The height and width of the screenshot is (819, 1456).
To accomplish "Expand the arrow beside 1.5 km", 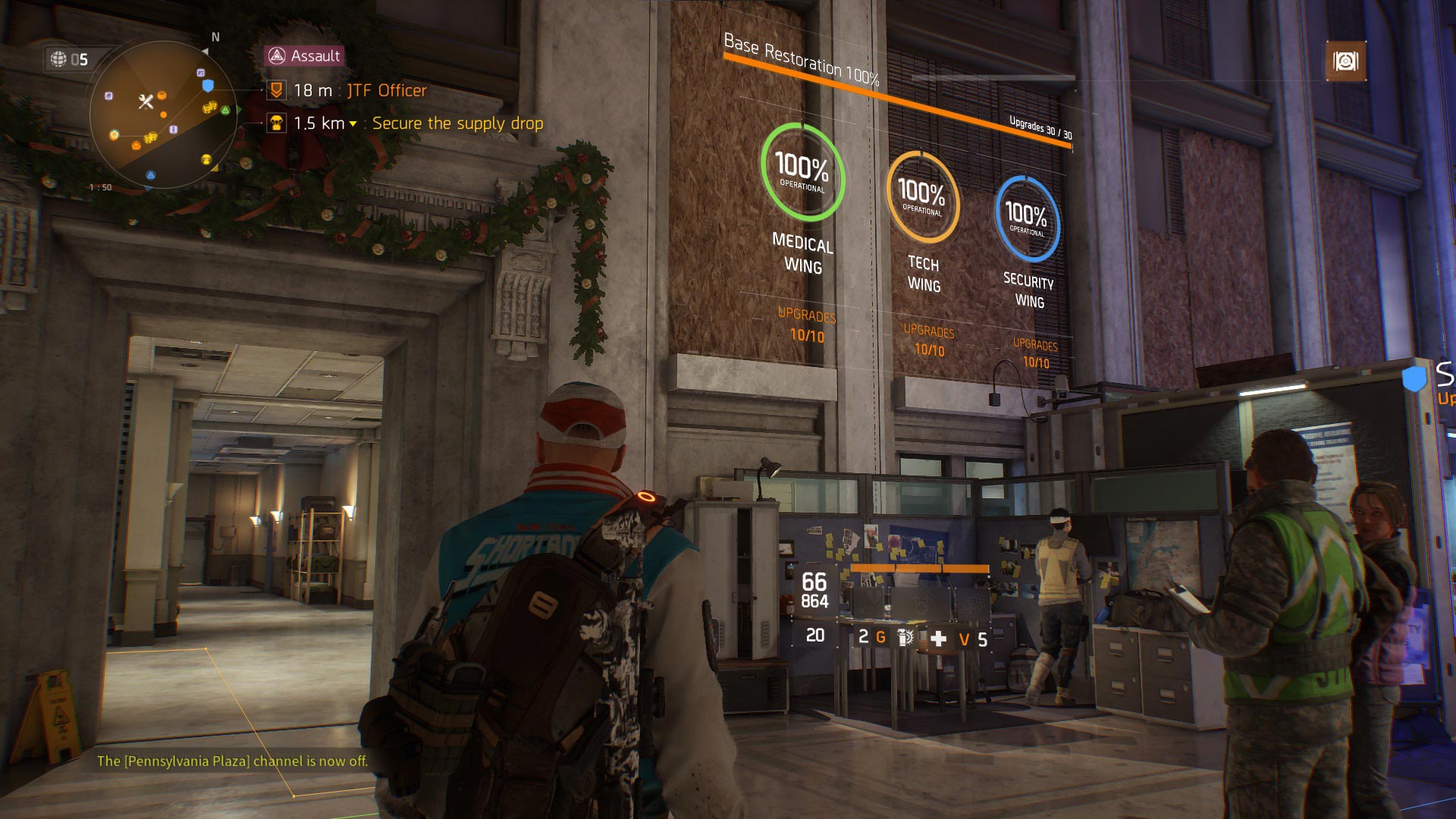I will pos(353,124).
